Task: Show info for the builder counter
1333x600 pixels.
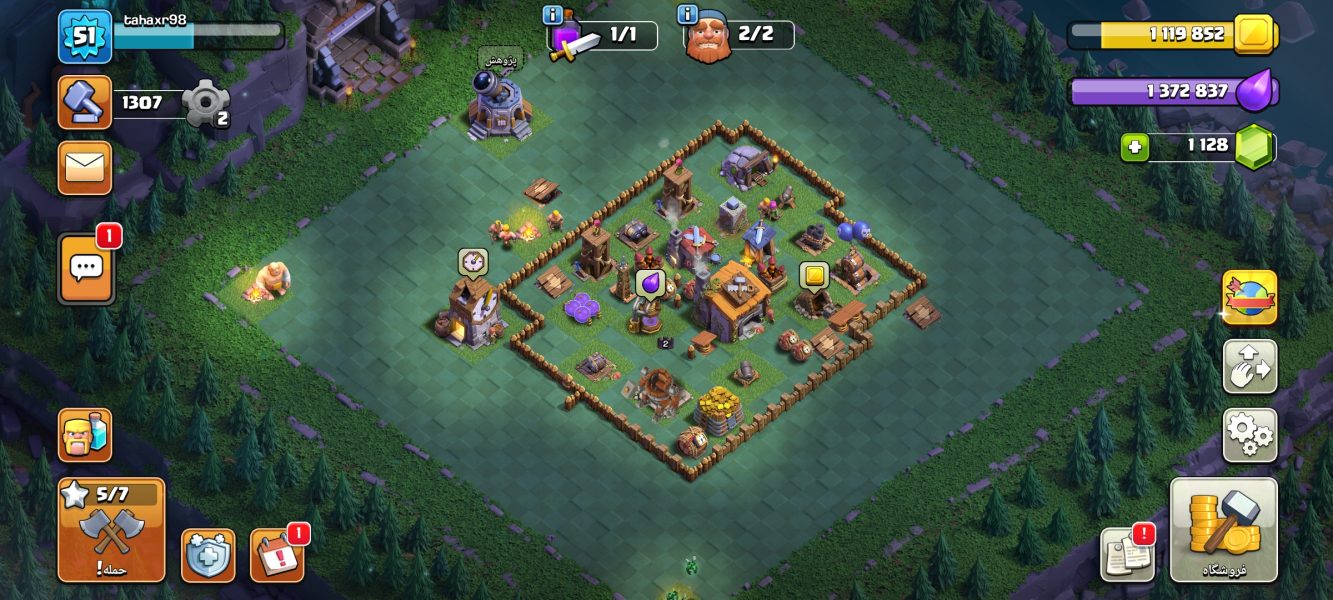Action: click(x=687, y=14)
